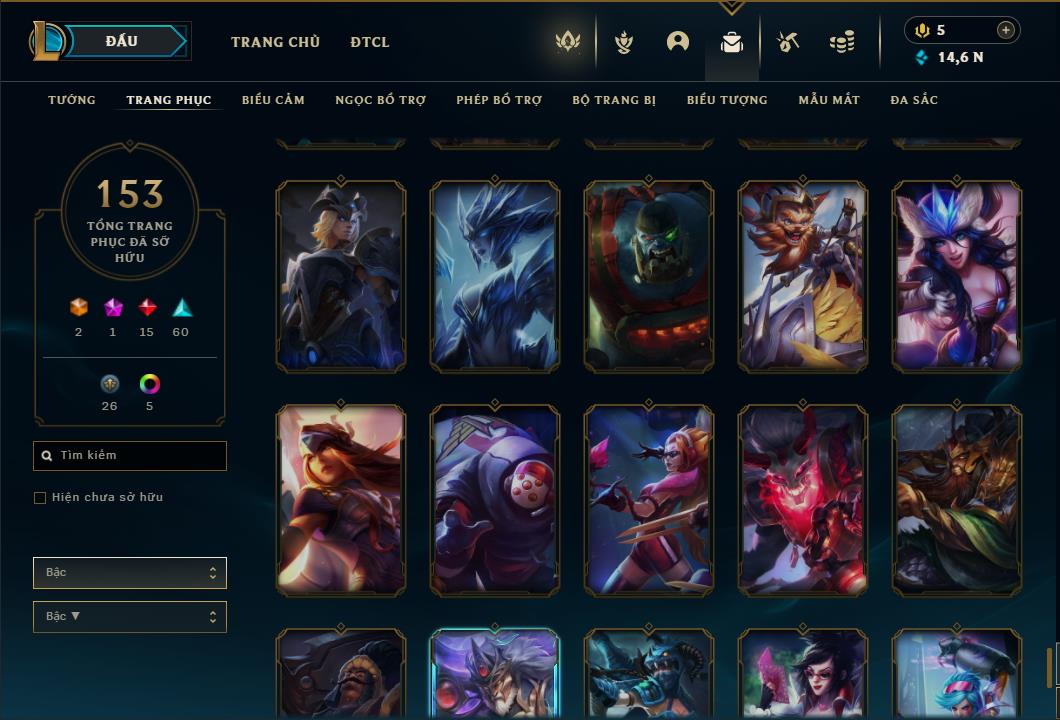The width and height of the screenshot is (1060, 720).
Task: Switch to the TƯỚNG tab
Action: 72,100
